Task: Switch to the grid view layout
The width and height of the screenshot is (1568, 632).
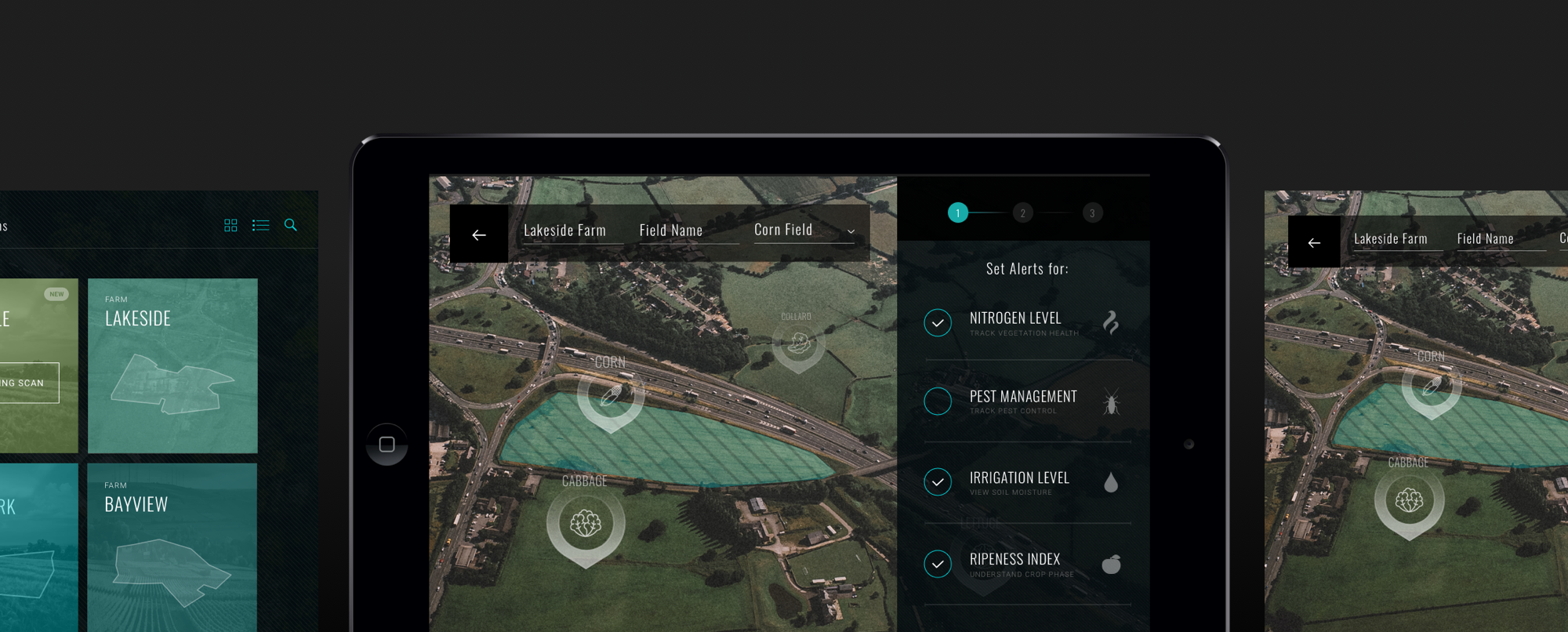Action: (230, 226)
